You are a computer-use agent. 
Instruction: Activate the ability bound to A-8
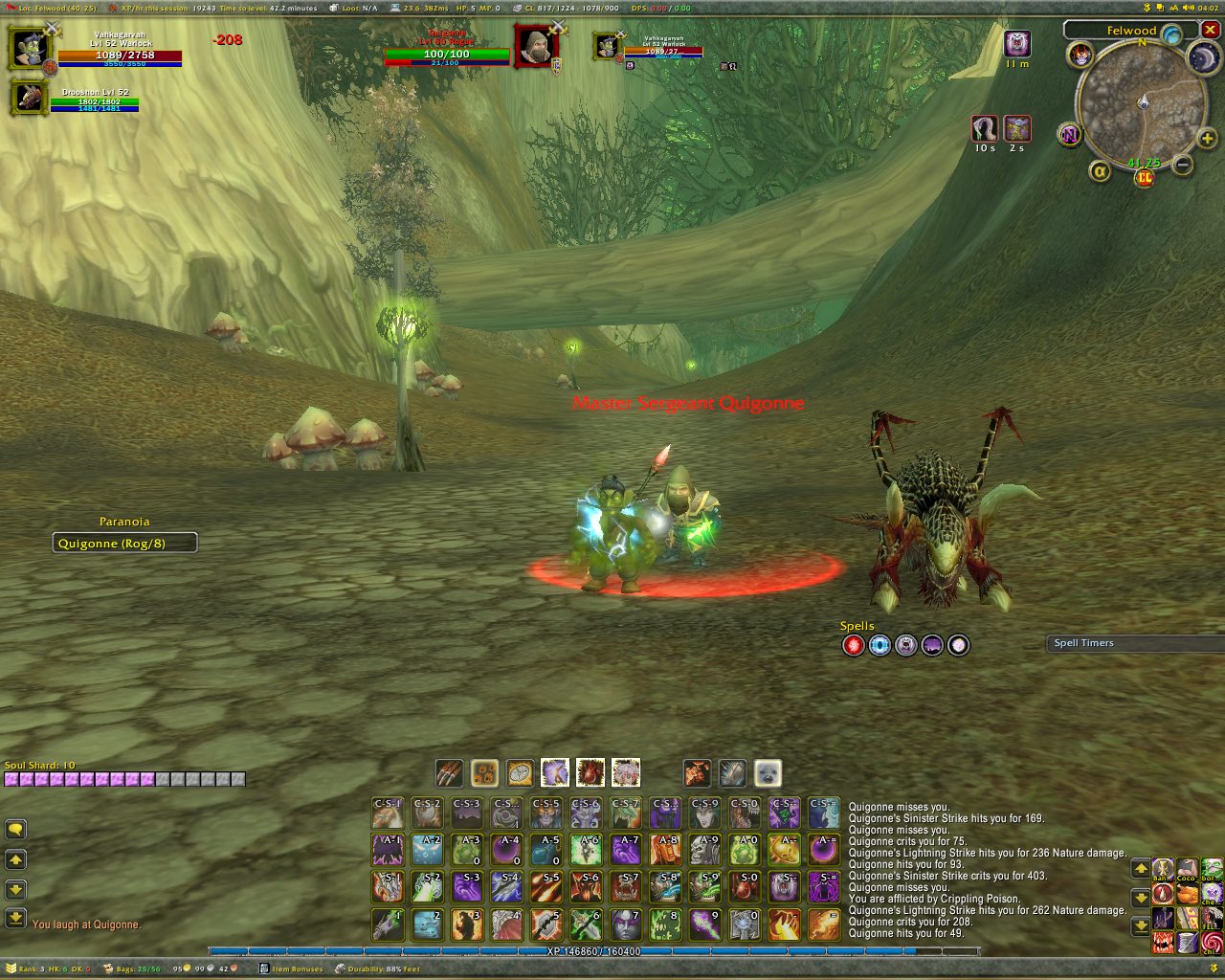click(665, 849)
